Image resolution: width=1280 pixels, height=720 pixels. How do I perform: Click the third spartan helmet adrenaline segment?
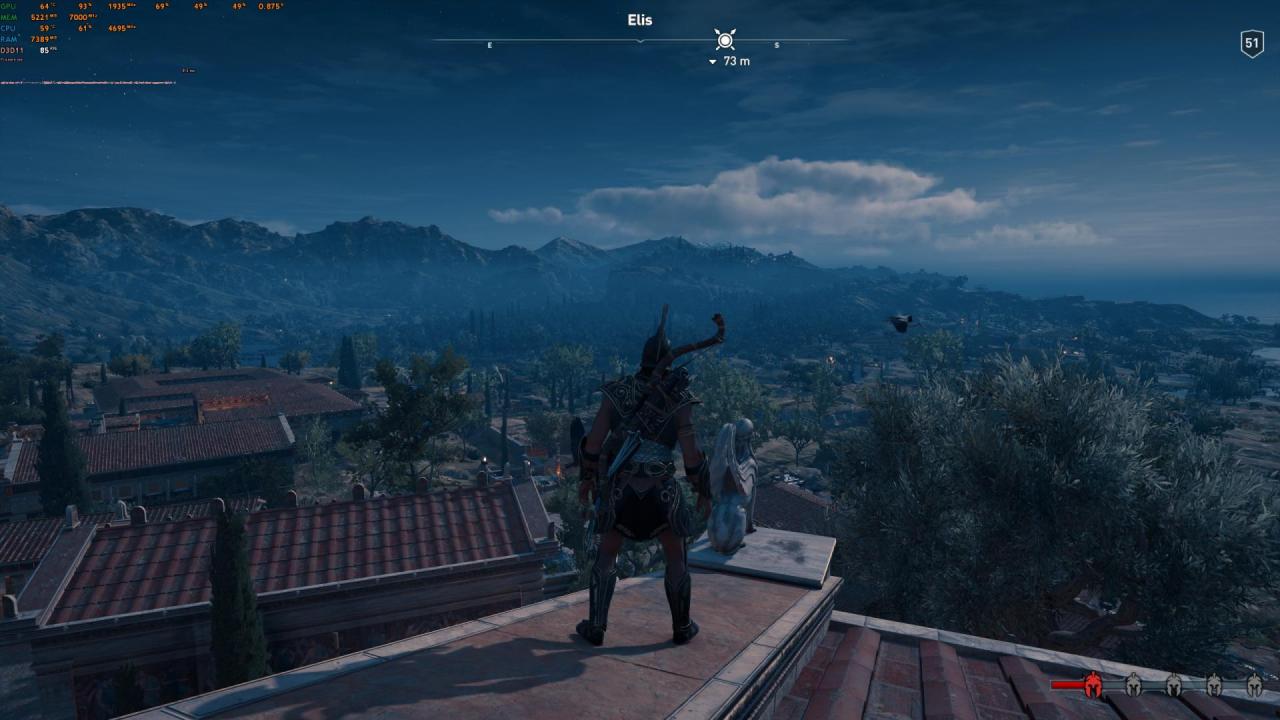(1174, 685)
